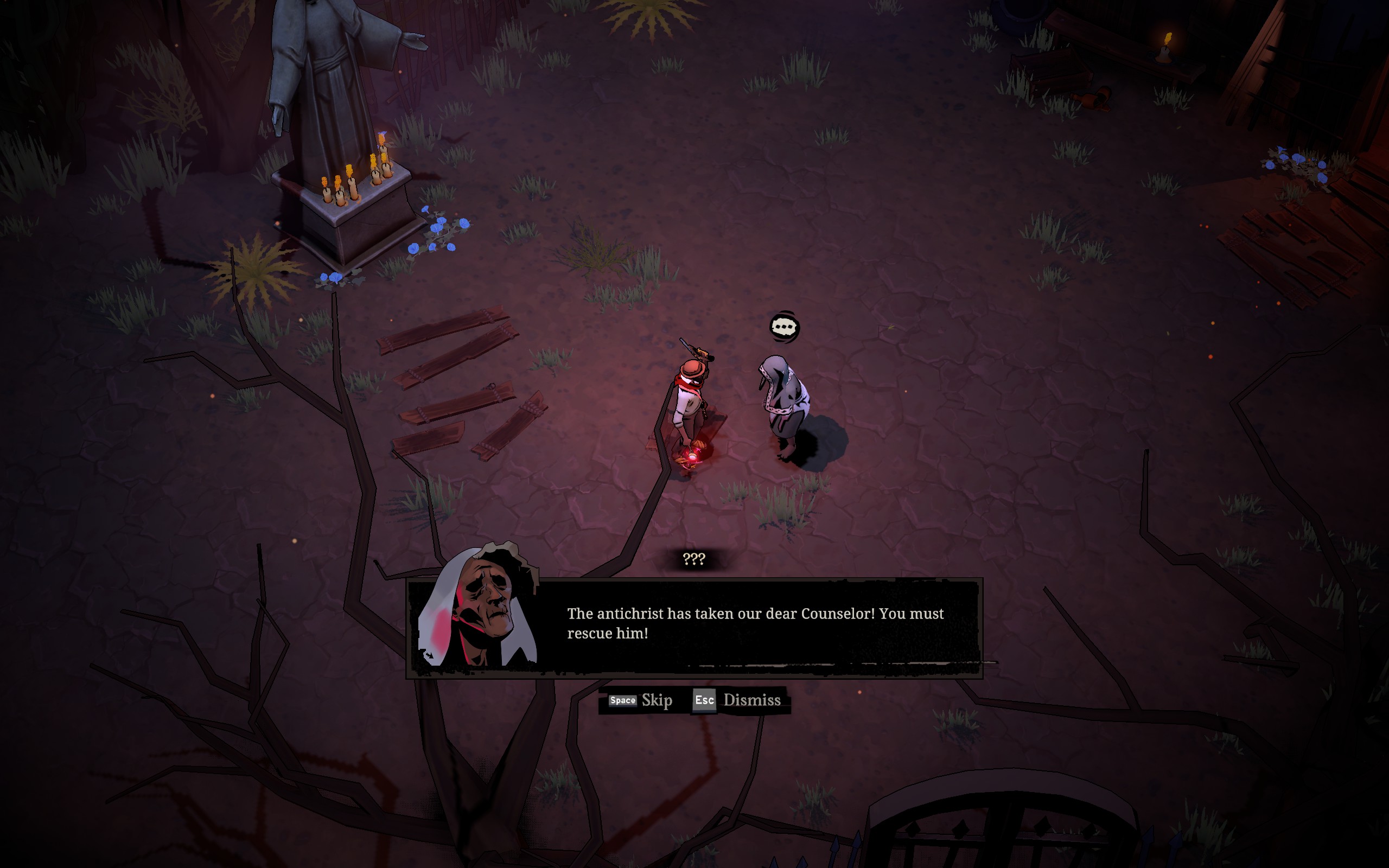
Task: Skip the current dialogue line
Action: coord(641,700)
